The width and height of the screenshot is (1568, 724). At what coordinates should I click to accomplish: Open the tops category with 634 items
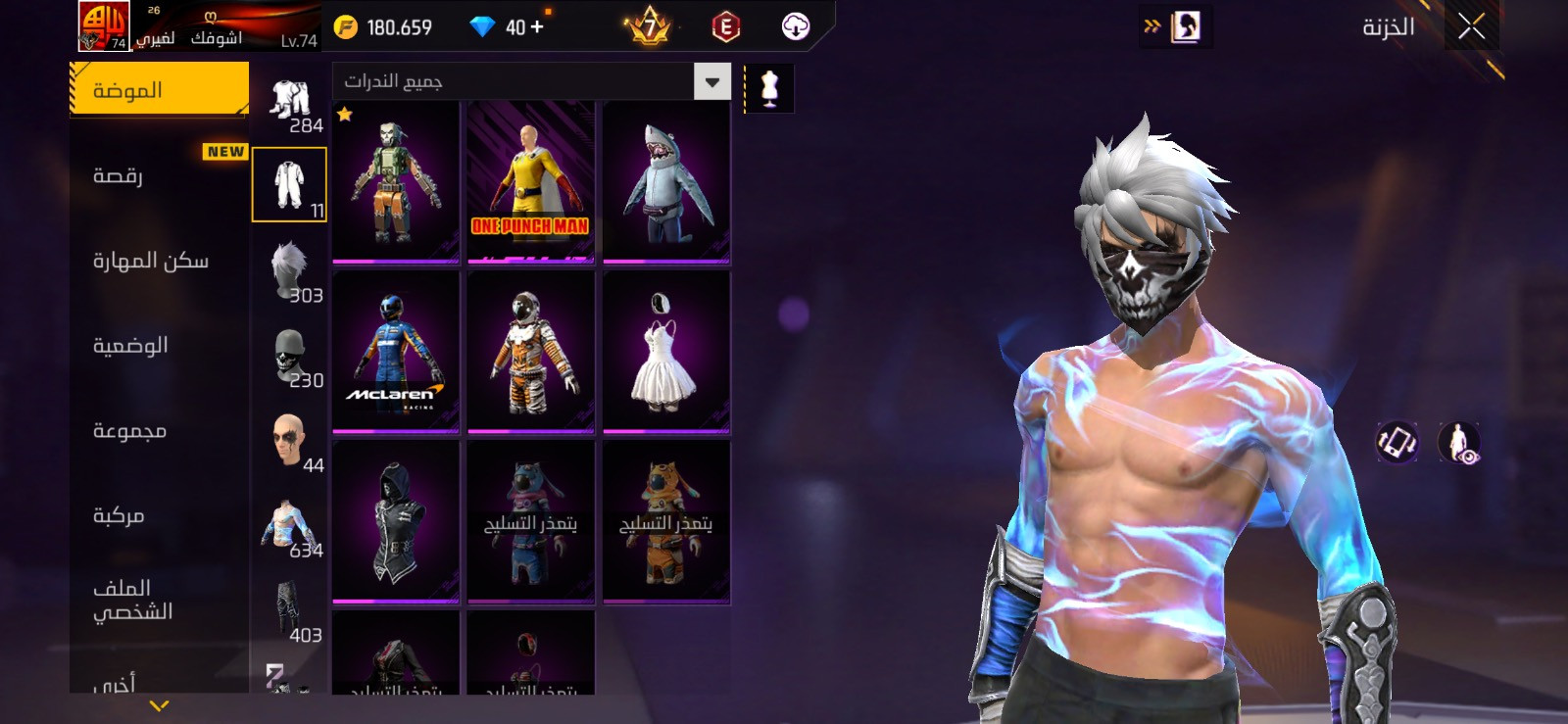tap(290, 526)
